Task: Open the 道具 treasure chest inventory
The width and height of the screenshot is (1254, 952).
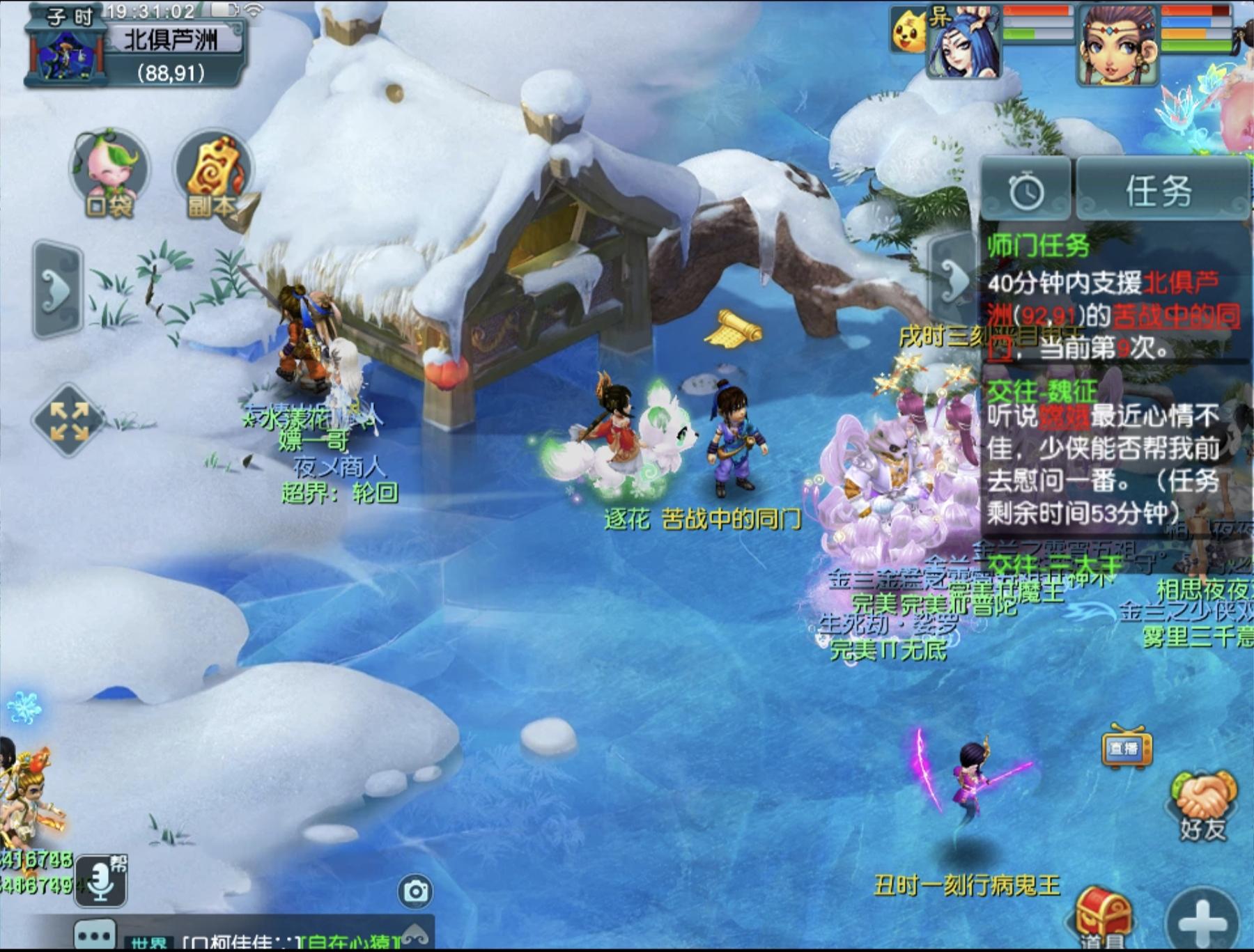Action: pyautogui.click(x=1103, y=916)
